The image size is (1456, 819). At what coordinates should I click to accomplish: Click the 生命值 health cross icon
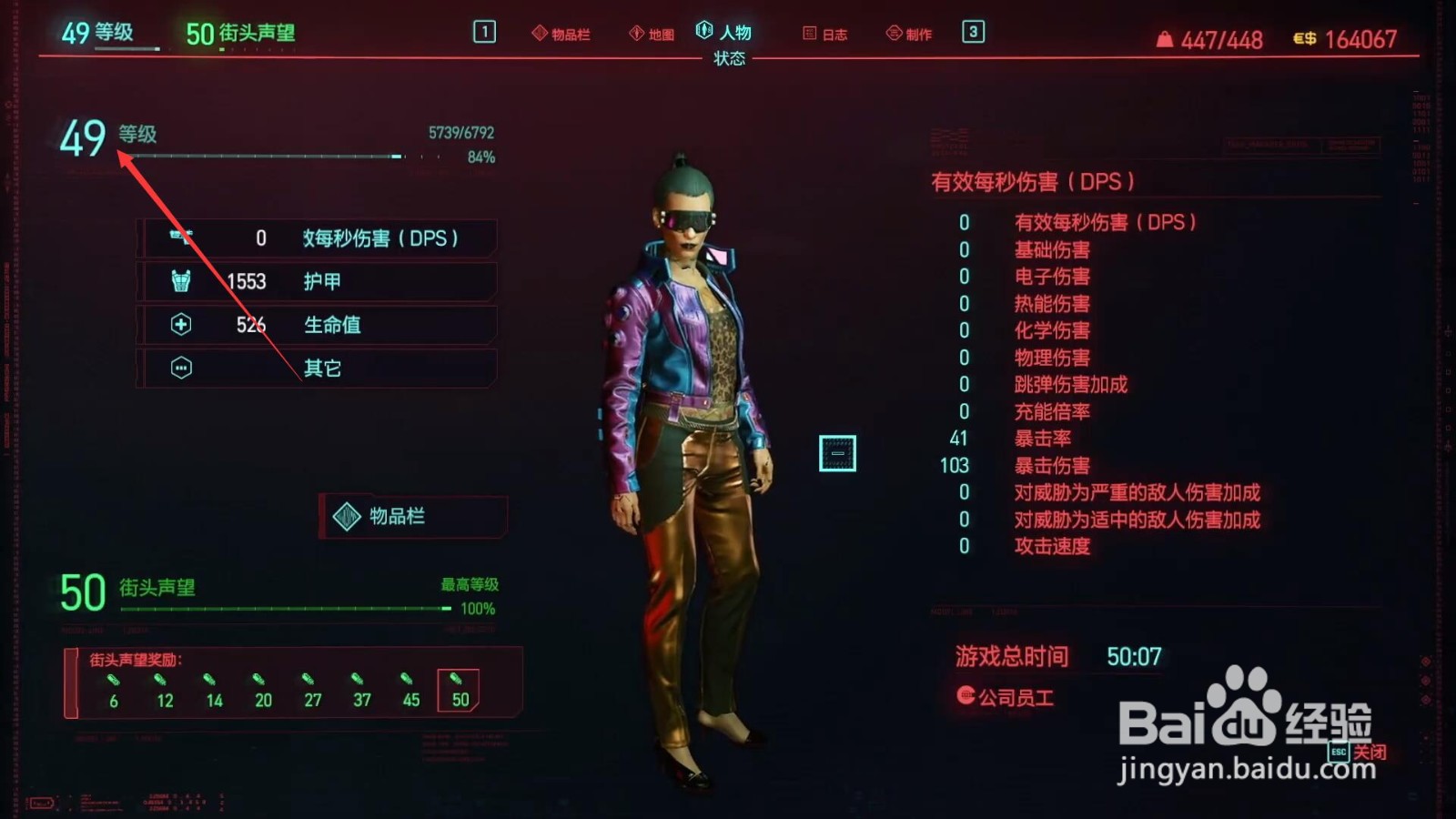click(179, 325)
